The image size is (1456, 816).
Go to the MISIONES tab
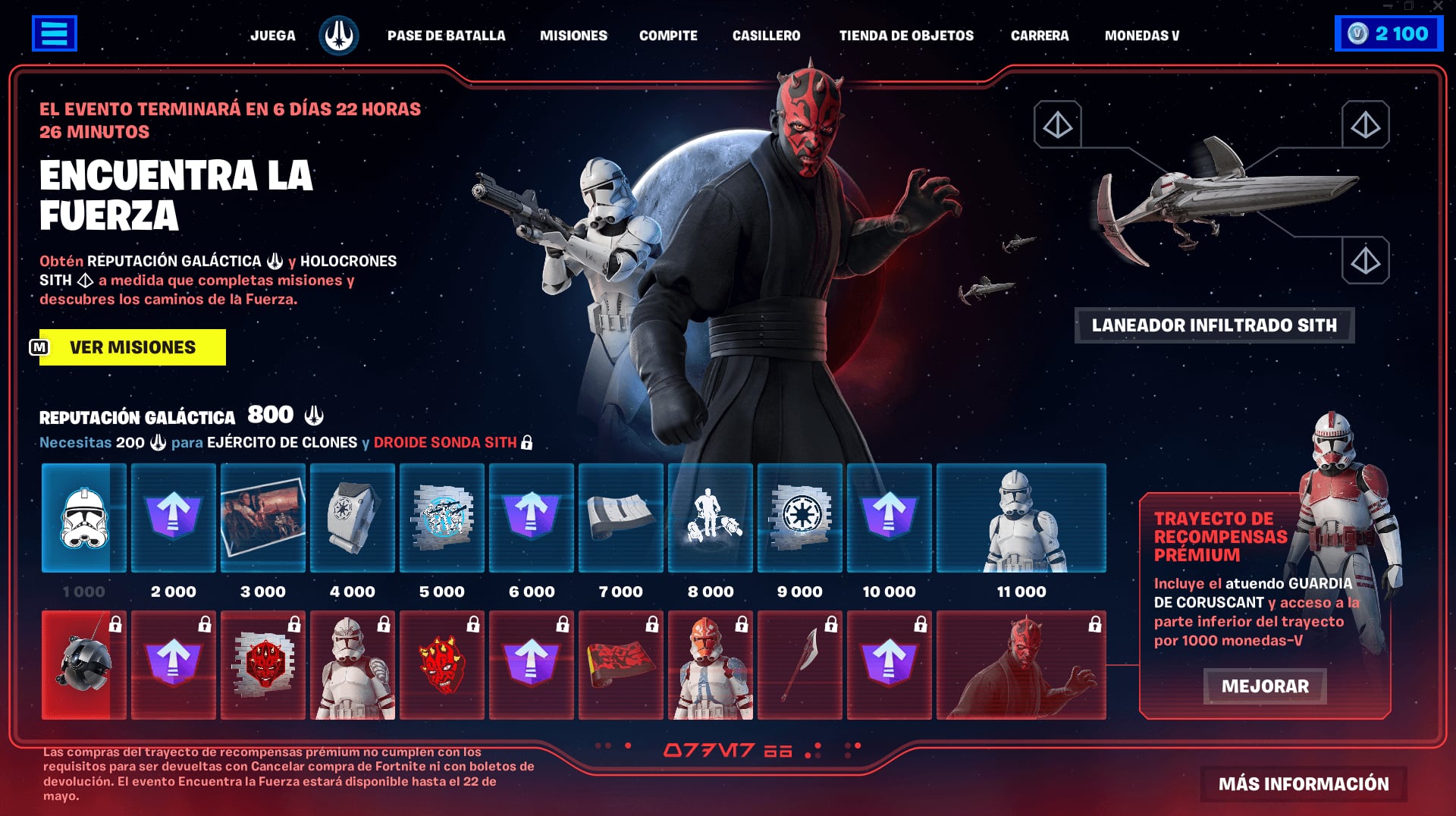pos(573,36)
